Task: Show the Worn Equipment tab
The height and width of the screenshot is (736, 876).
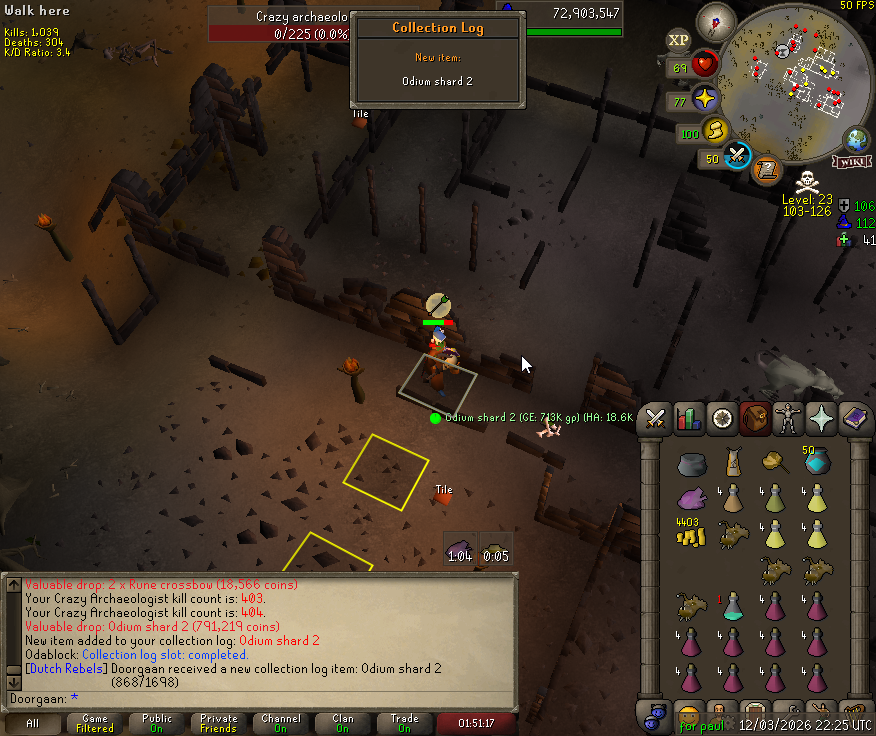Action: click(789, 419)
